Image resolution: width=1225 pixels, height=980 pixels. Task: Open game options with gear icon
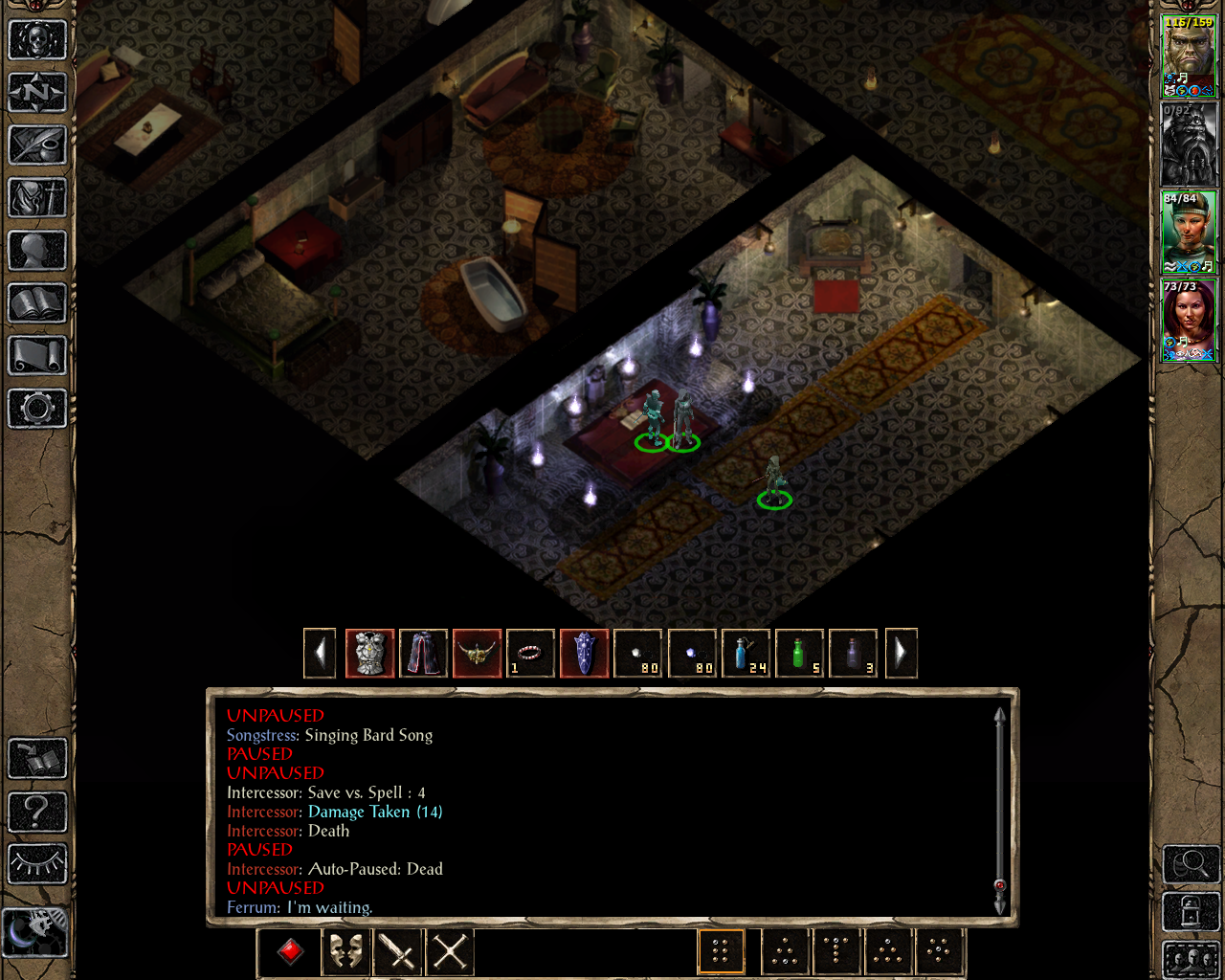point(36,409)
